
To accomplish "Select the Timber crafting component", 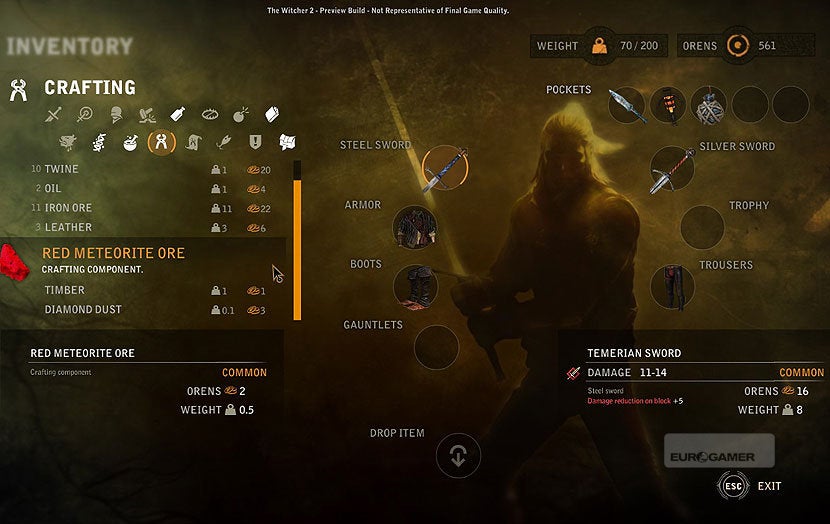I will click(x=65, y=290).
